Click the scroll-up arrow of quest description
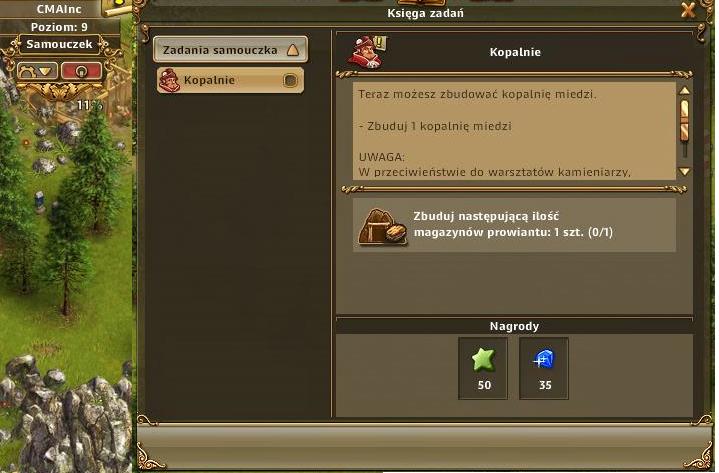719x473 pixels. [685, 90]
